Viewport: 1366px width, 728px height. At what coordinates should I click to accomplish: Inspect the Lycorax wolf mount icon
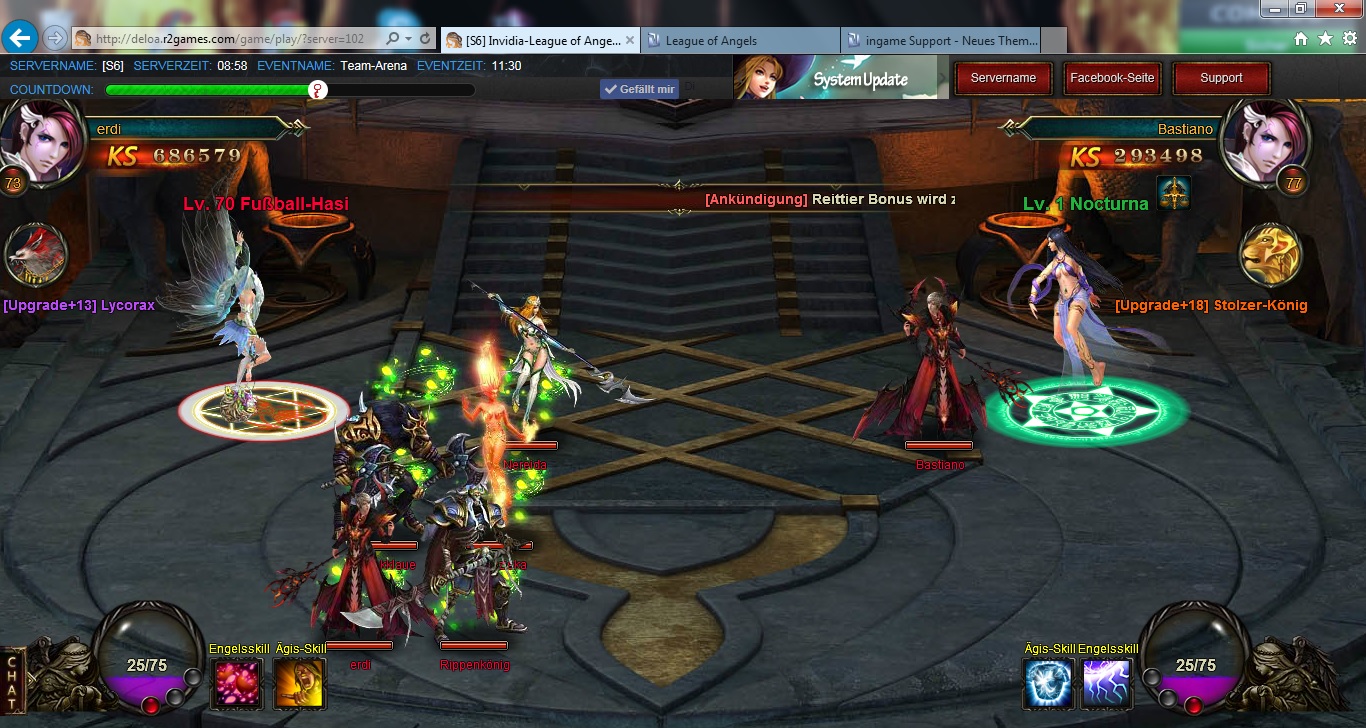(37, 256)
